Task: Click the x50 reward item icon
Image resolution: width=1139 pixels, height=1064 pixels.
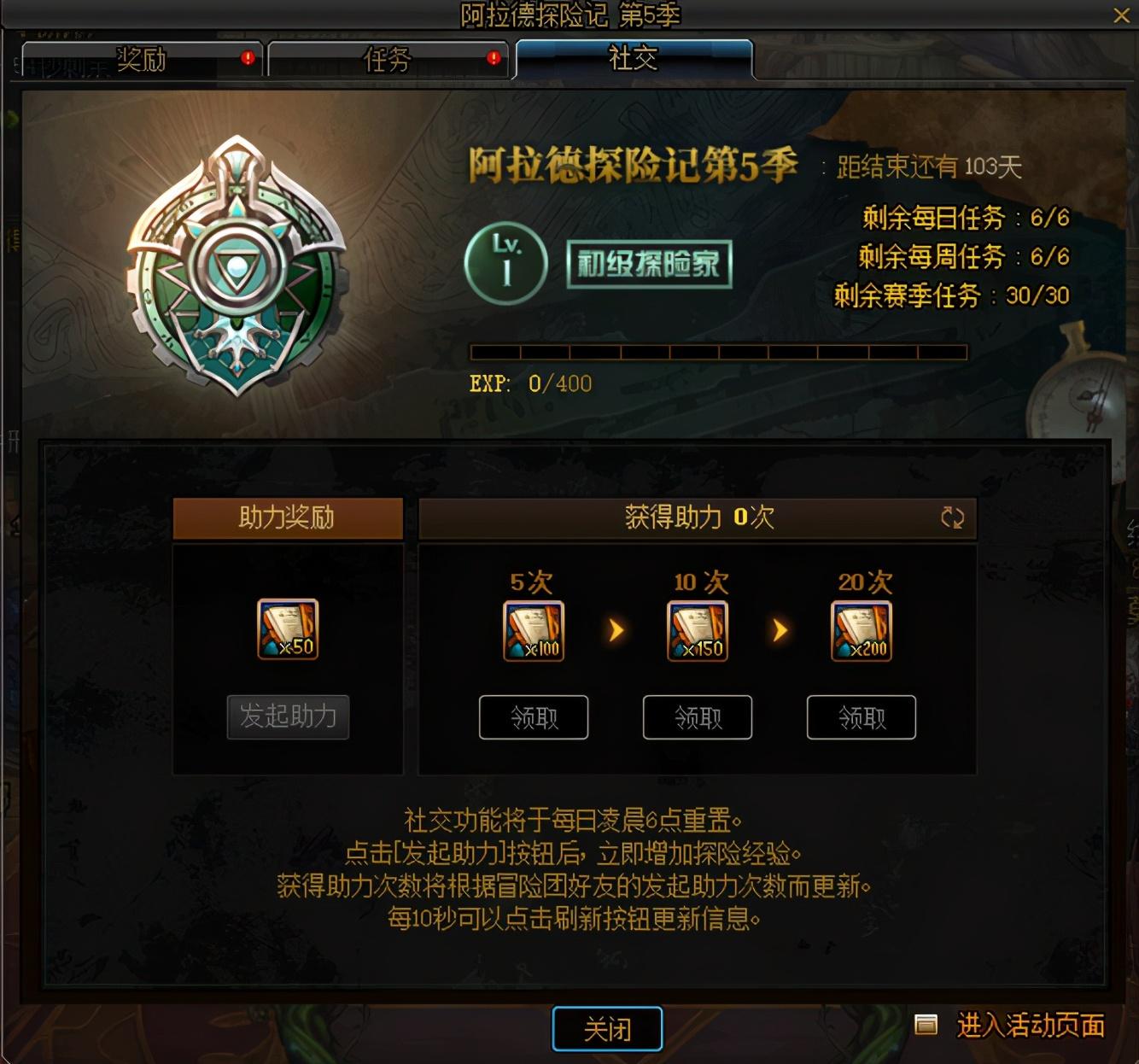Action: coord(287,629)
